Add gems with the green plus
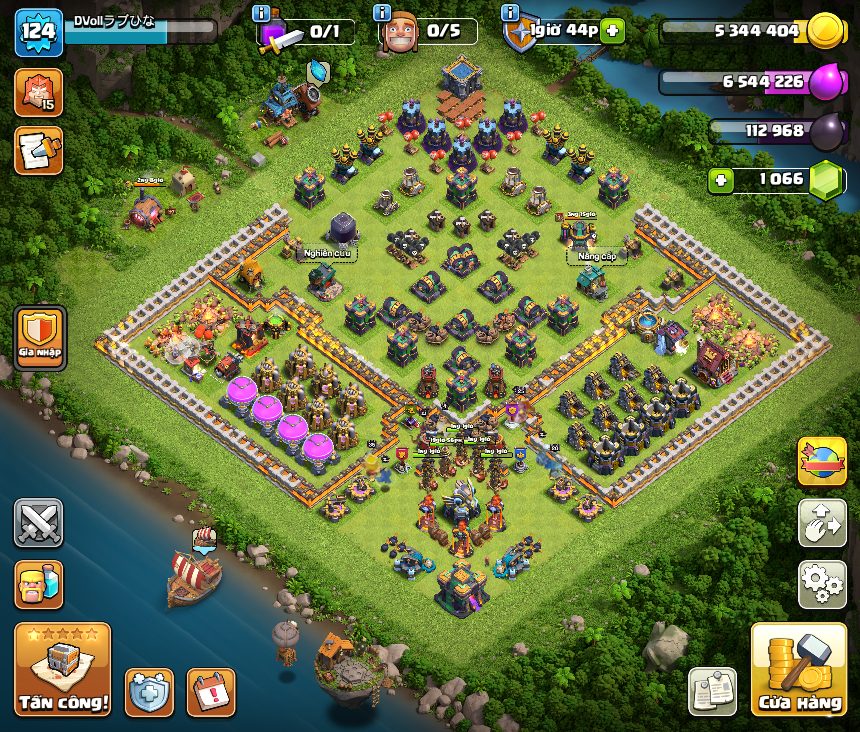The image size is (860, 732). coord(721,180)
